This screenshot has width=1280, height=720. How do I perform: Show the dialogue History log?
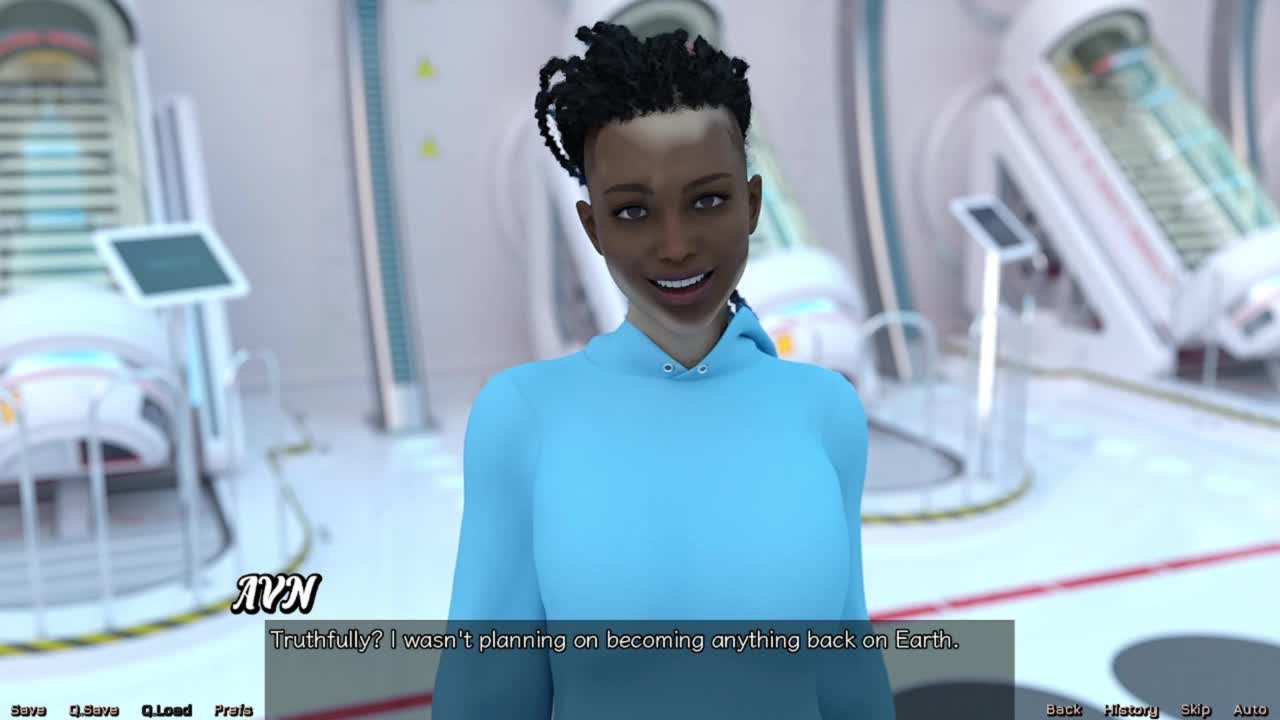point(1131,710)
